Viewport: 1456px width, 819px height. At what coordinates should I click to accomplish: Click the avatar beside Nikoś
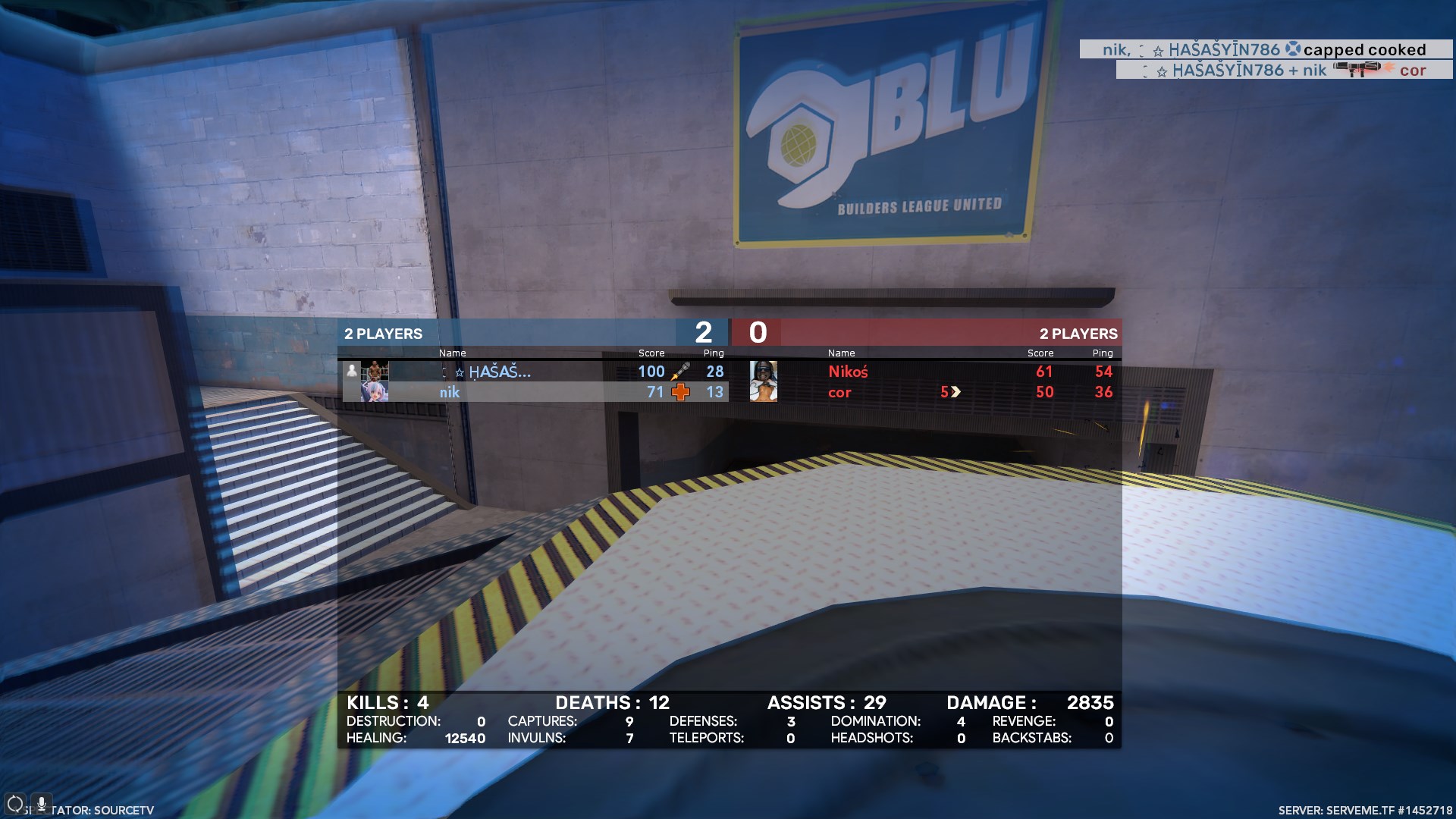[763, 372]
